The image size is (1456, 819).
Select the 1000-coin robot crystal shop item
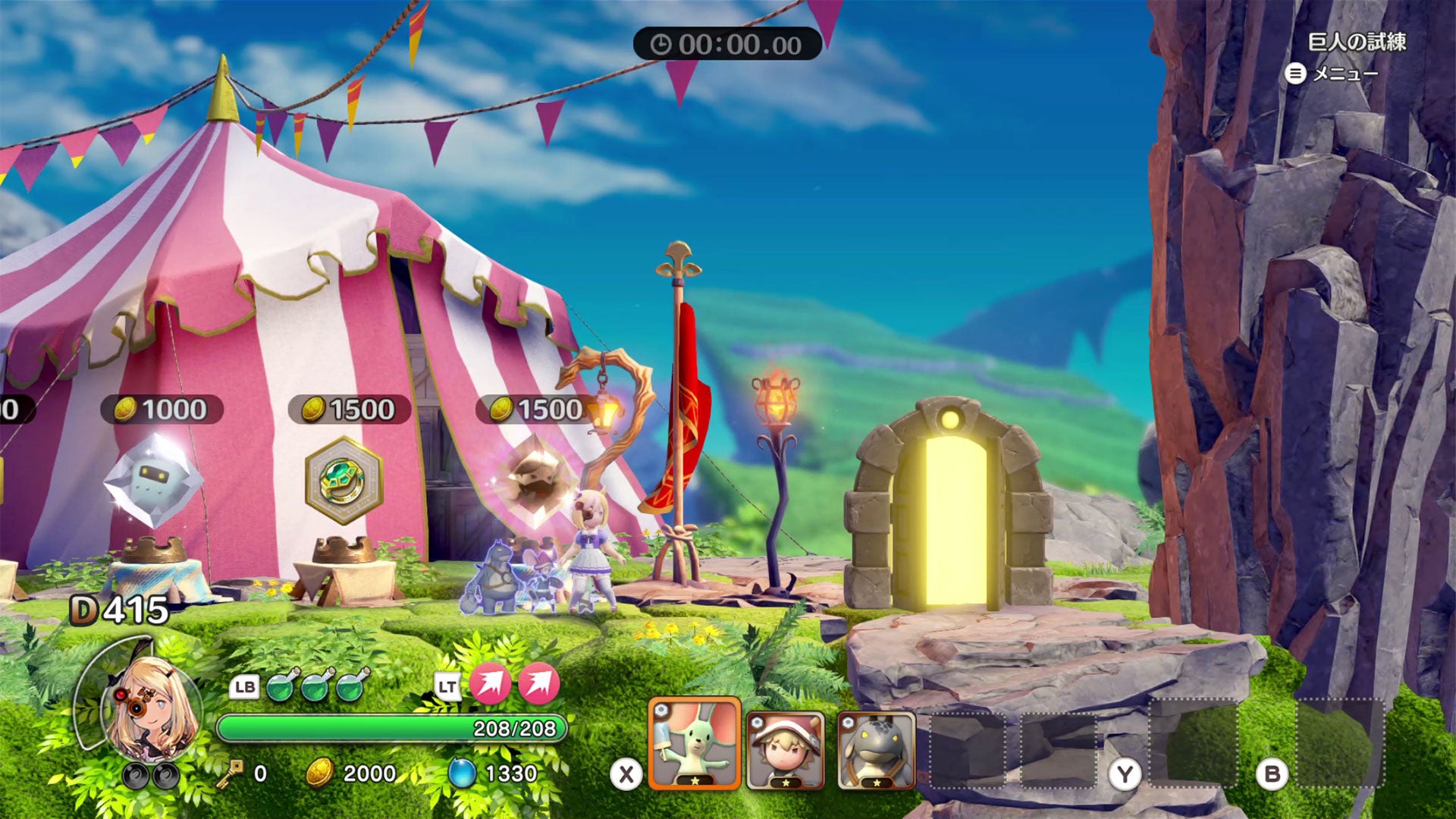(154, 480)
